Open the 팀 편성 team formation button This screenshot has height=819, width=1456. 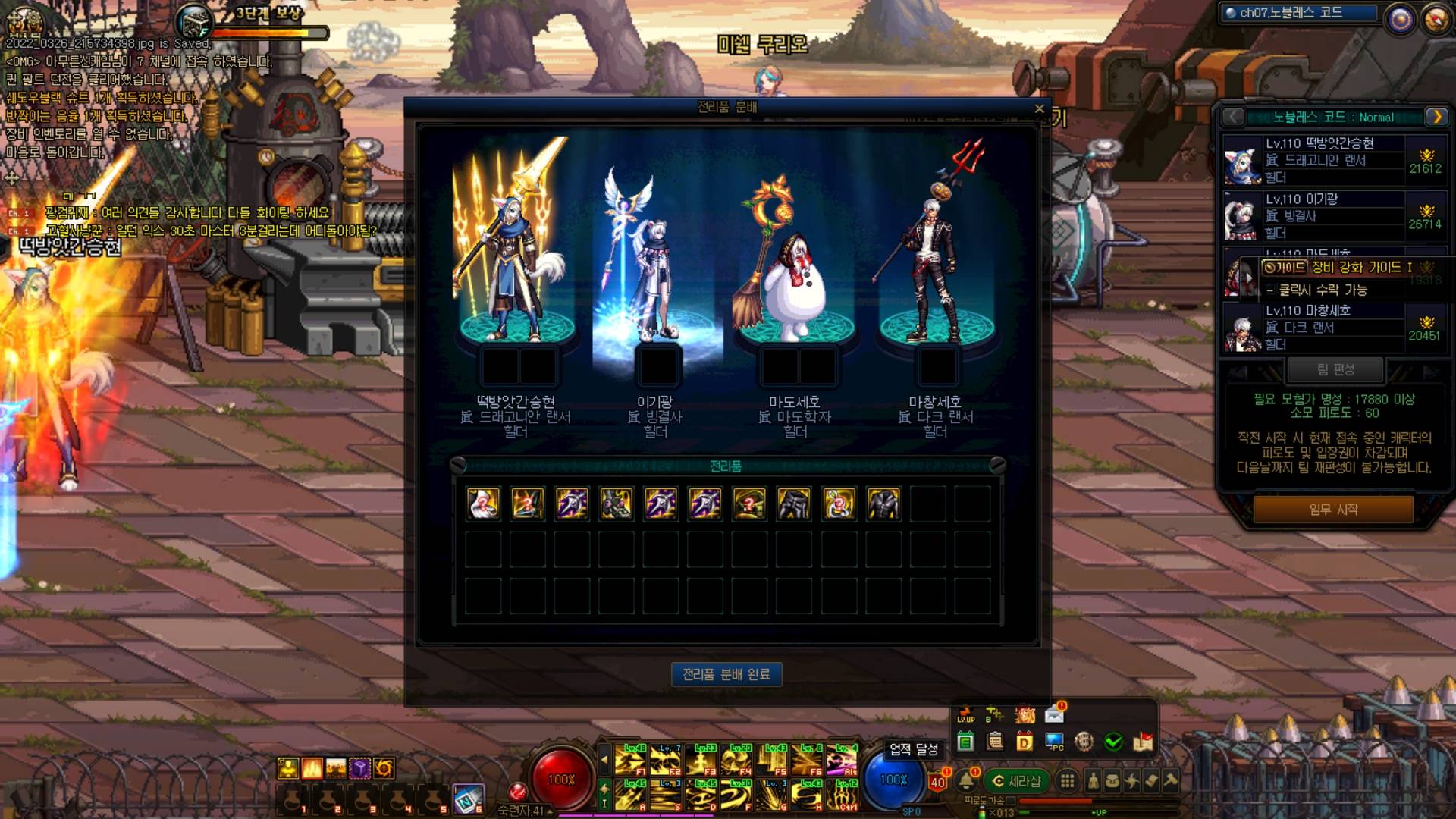point(1335,370)
